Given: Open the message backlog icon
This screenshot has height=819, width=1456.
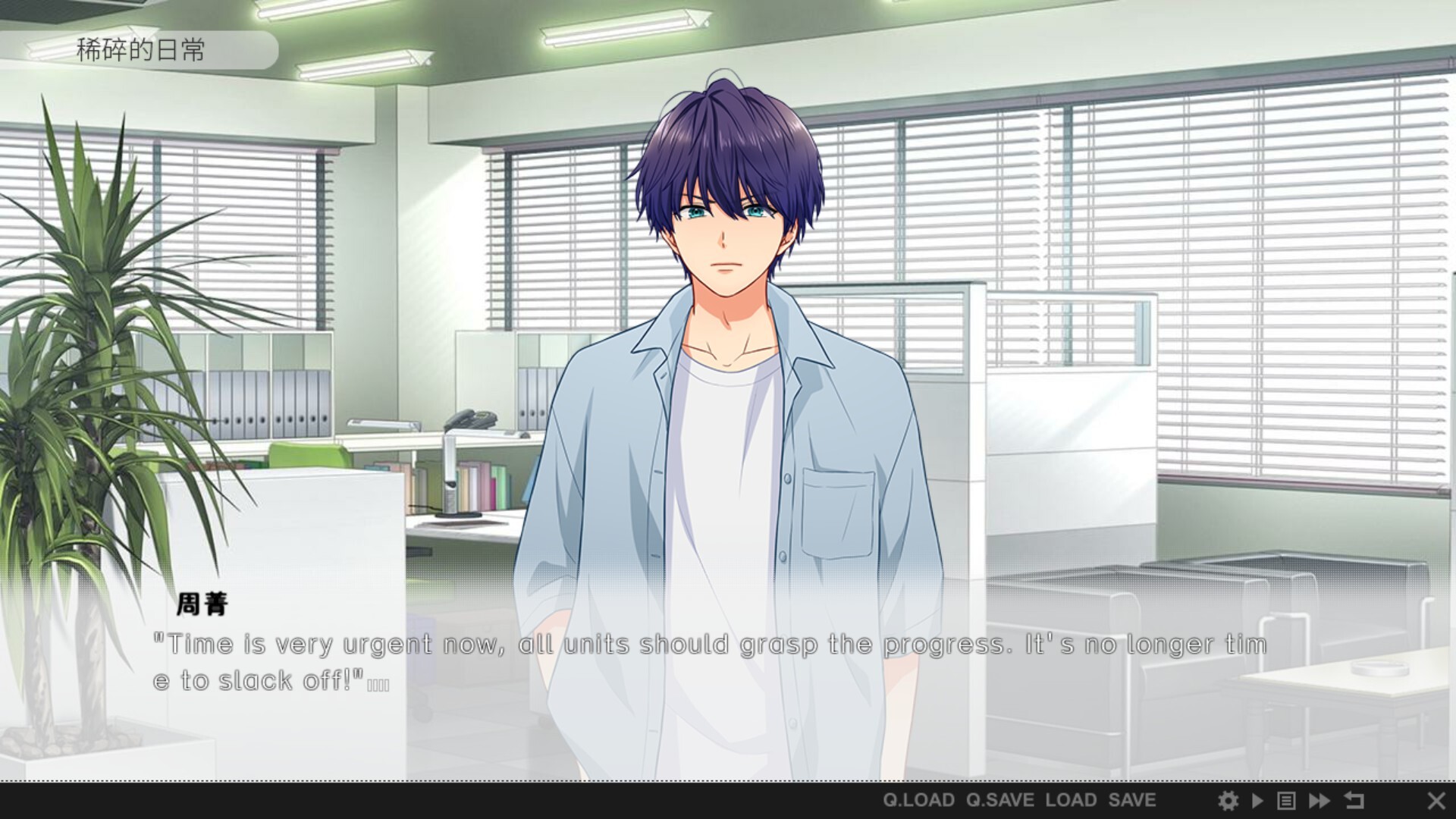Looking at the screenshot, I should (1287, 800).
